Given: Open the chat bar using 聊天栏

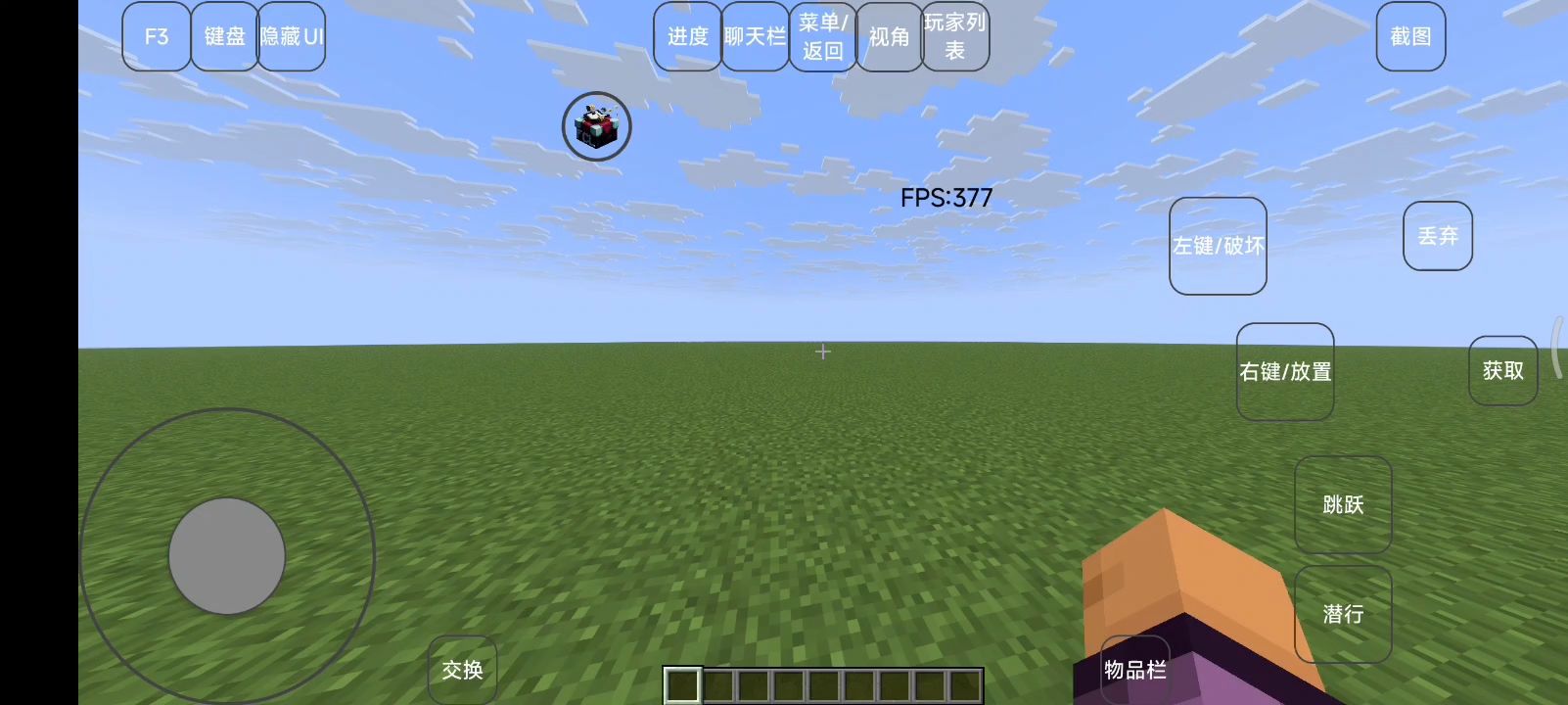Looking at the screenshot, I should click(x=754, y=36).
